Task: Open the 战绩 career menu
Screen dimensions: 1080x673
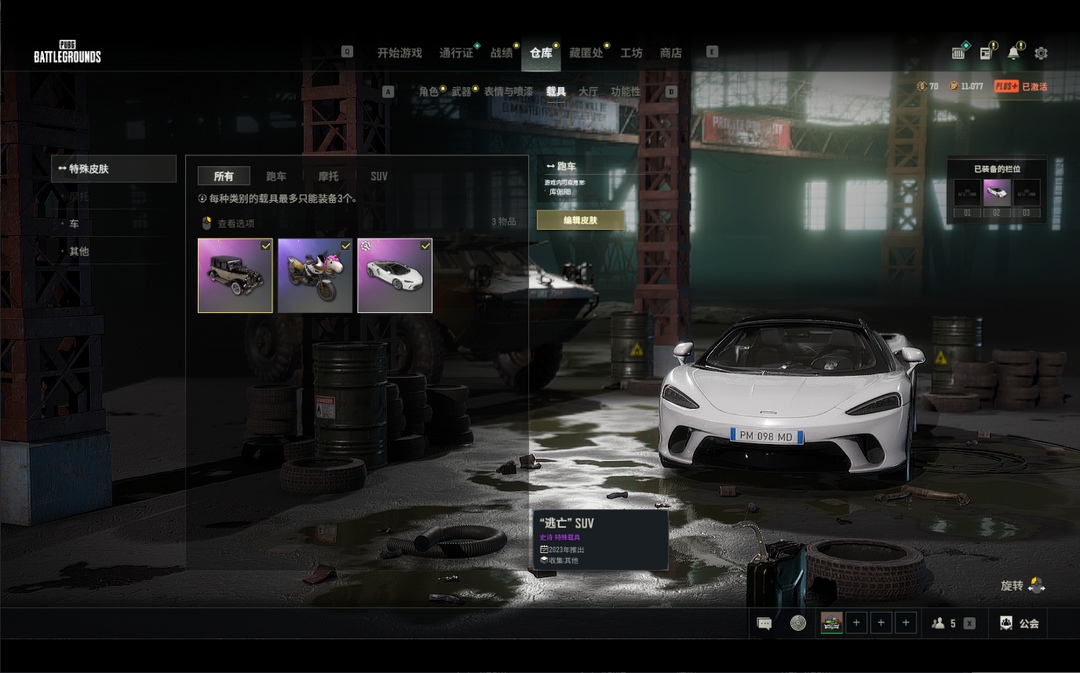Action: pos(501,53)
